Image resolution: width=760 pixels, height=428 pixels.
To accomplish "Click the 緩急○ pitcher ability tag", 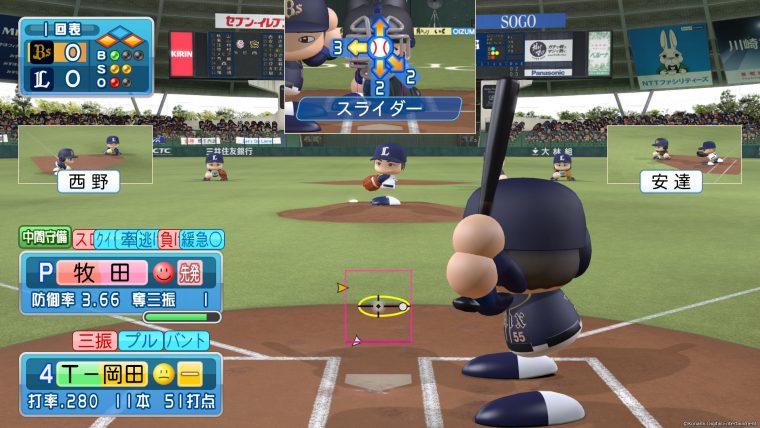I will pos(202,239).
